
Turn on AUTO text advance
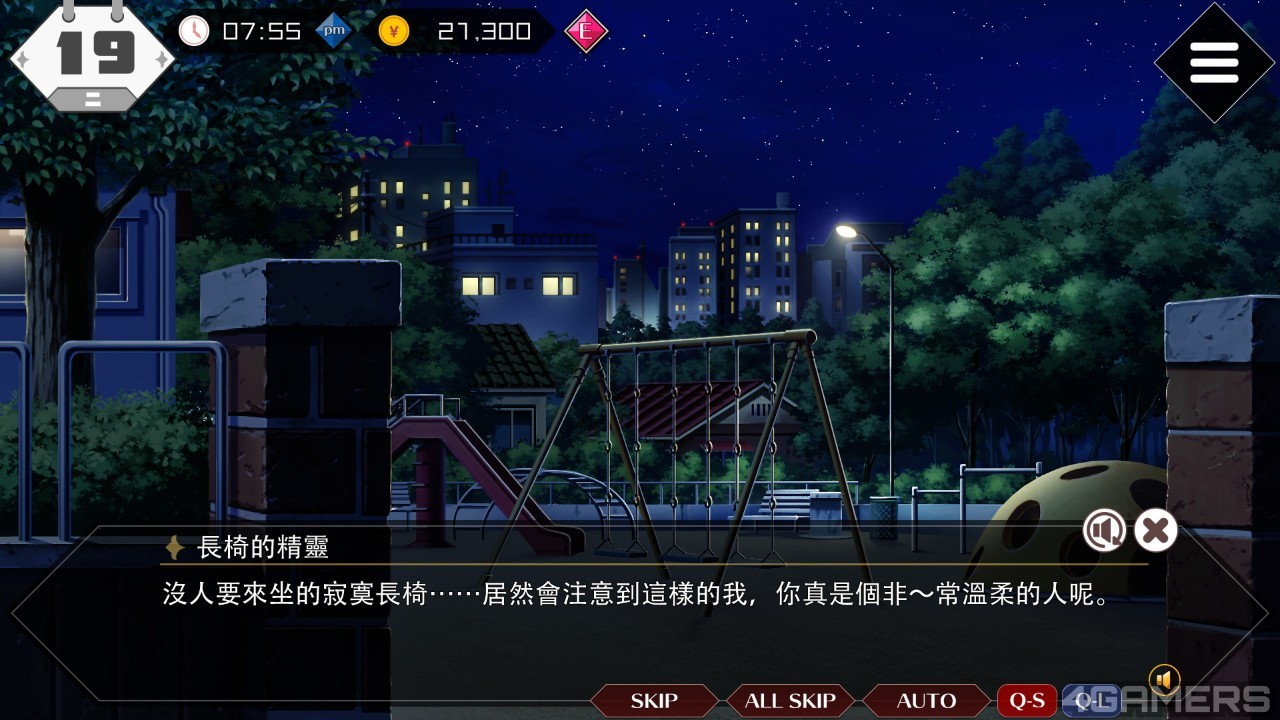(926, 701)
